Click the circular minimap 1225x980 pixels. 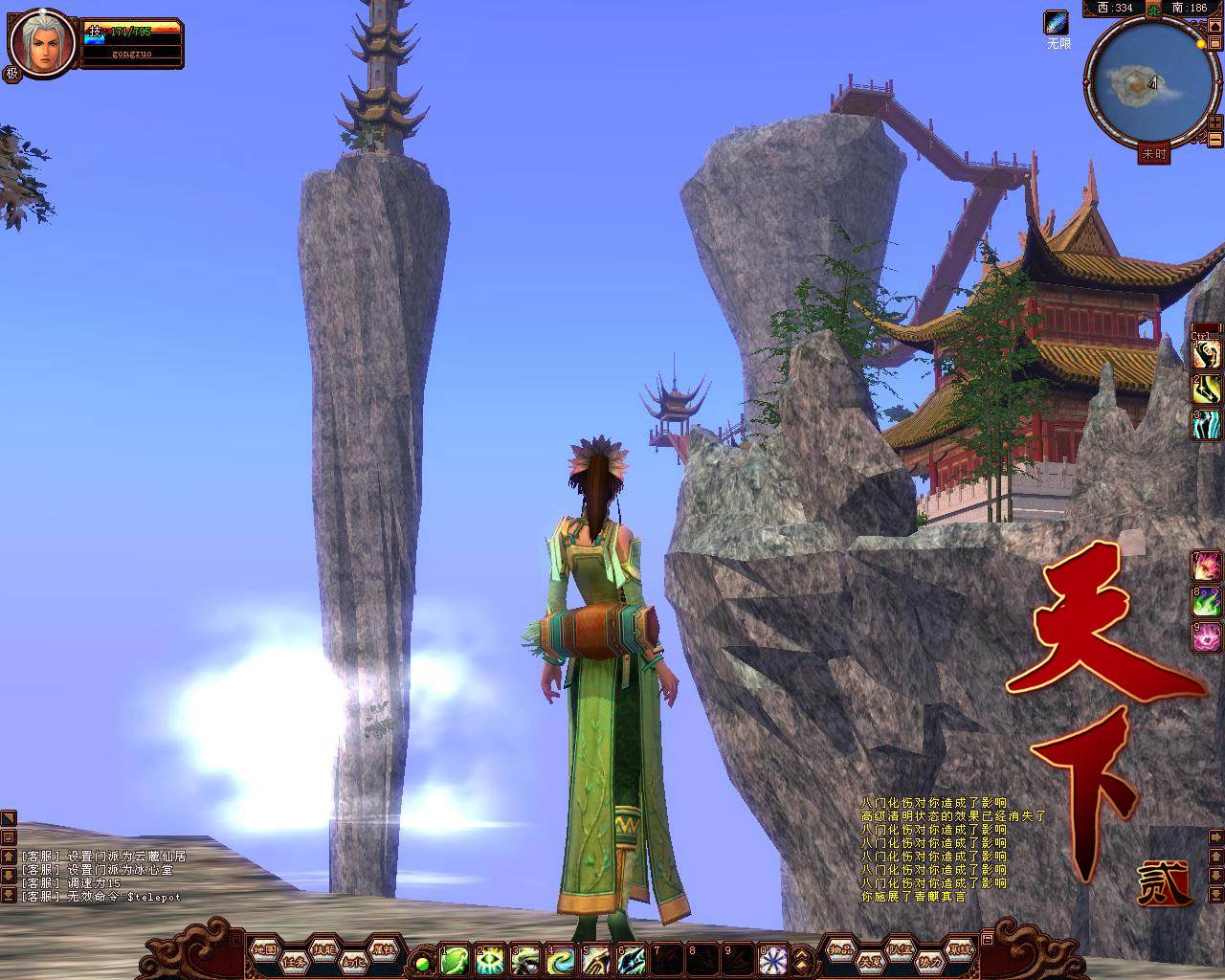tap(1137, 86)
